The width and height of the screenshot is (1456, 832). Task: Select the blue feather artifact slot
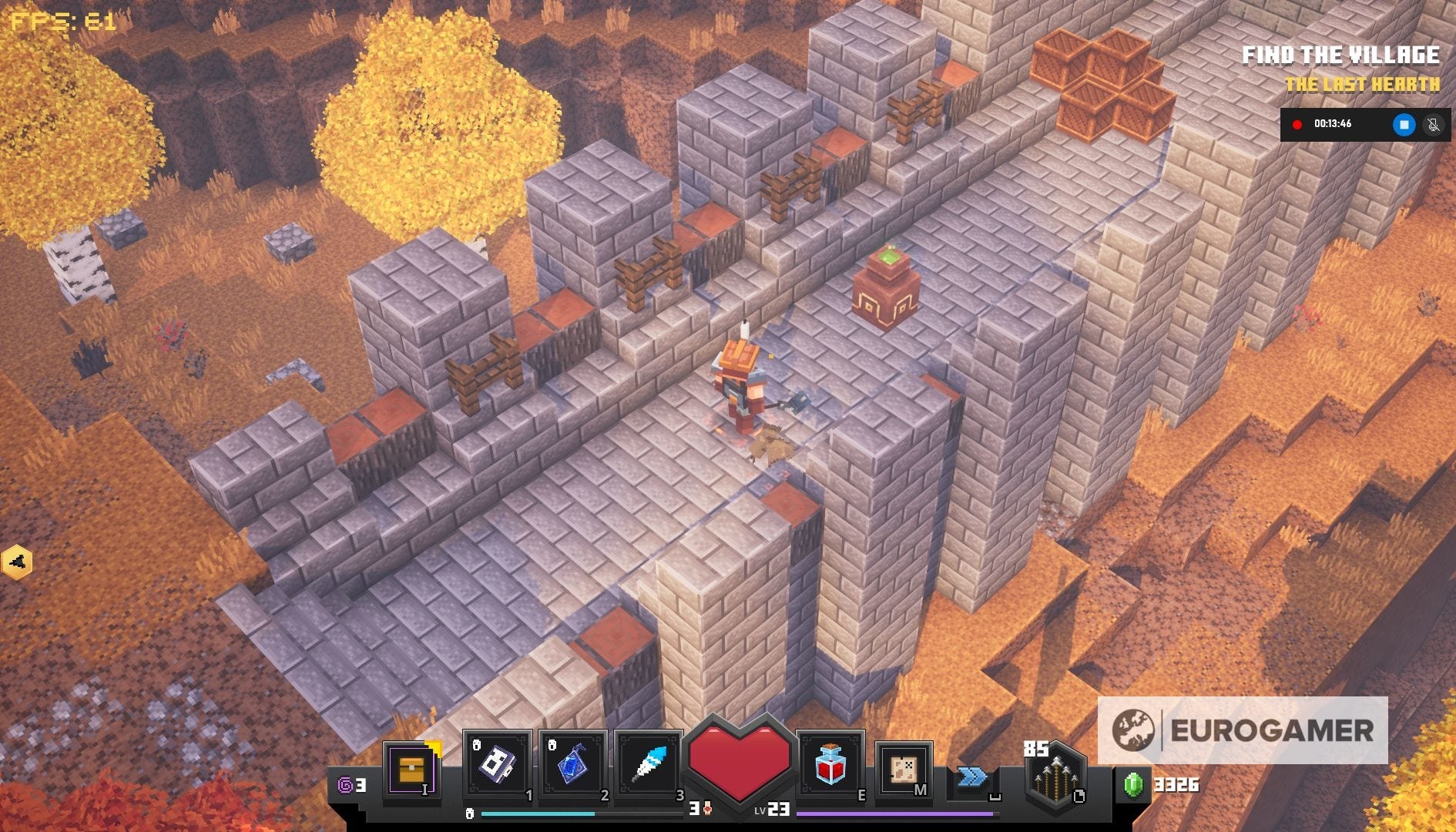pyautogui.click(x=648, y=766)
